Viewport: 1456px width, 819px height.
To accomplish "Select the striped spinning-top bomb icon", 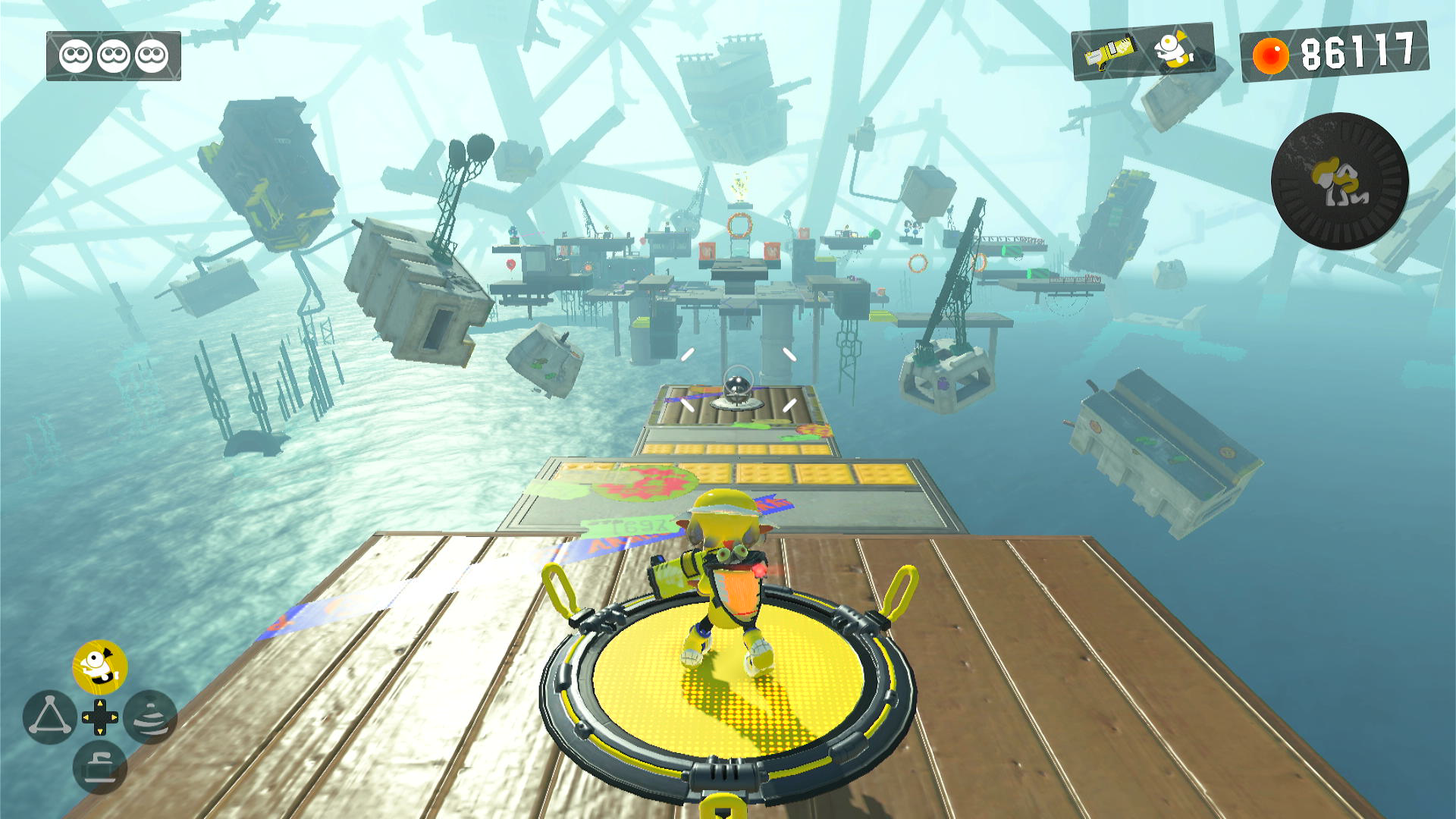I will click(150, 717).
